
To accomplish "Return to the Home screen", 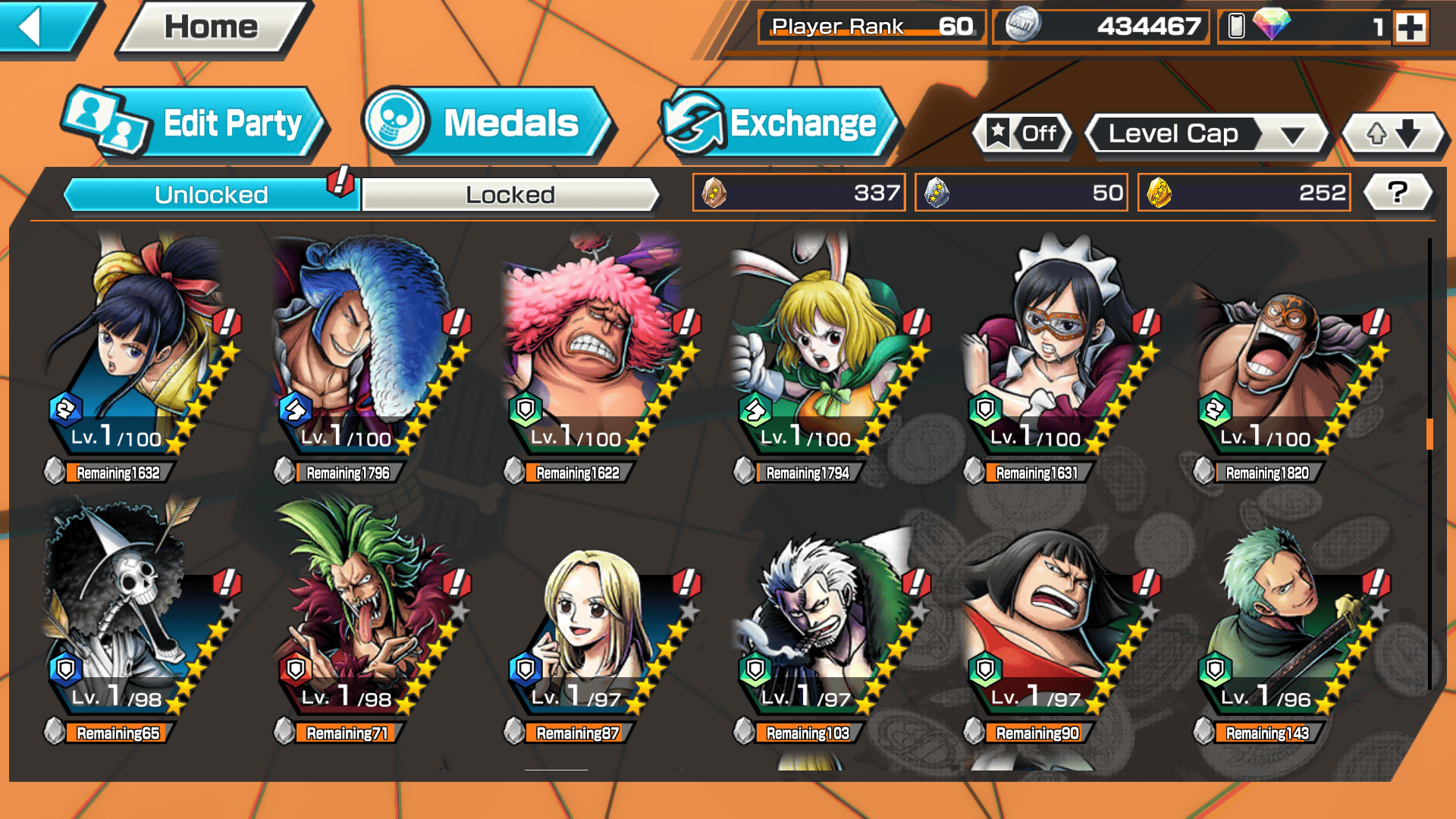I will [212, 27].
